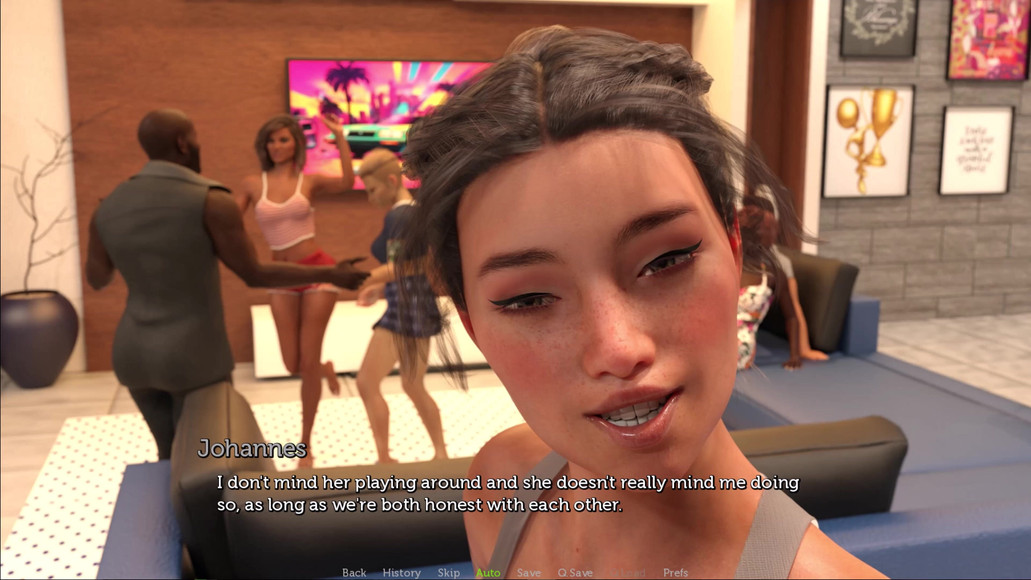Activate Skip to fast-forward dialogue
This screenshot has height=580, width=1031.
click(448, 573)
